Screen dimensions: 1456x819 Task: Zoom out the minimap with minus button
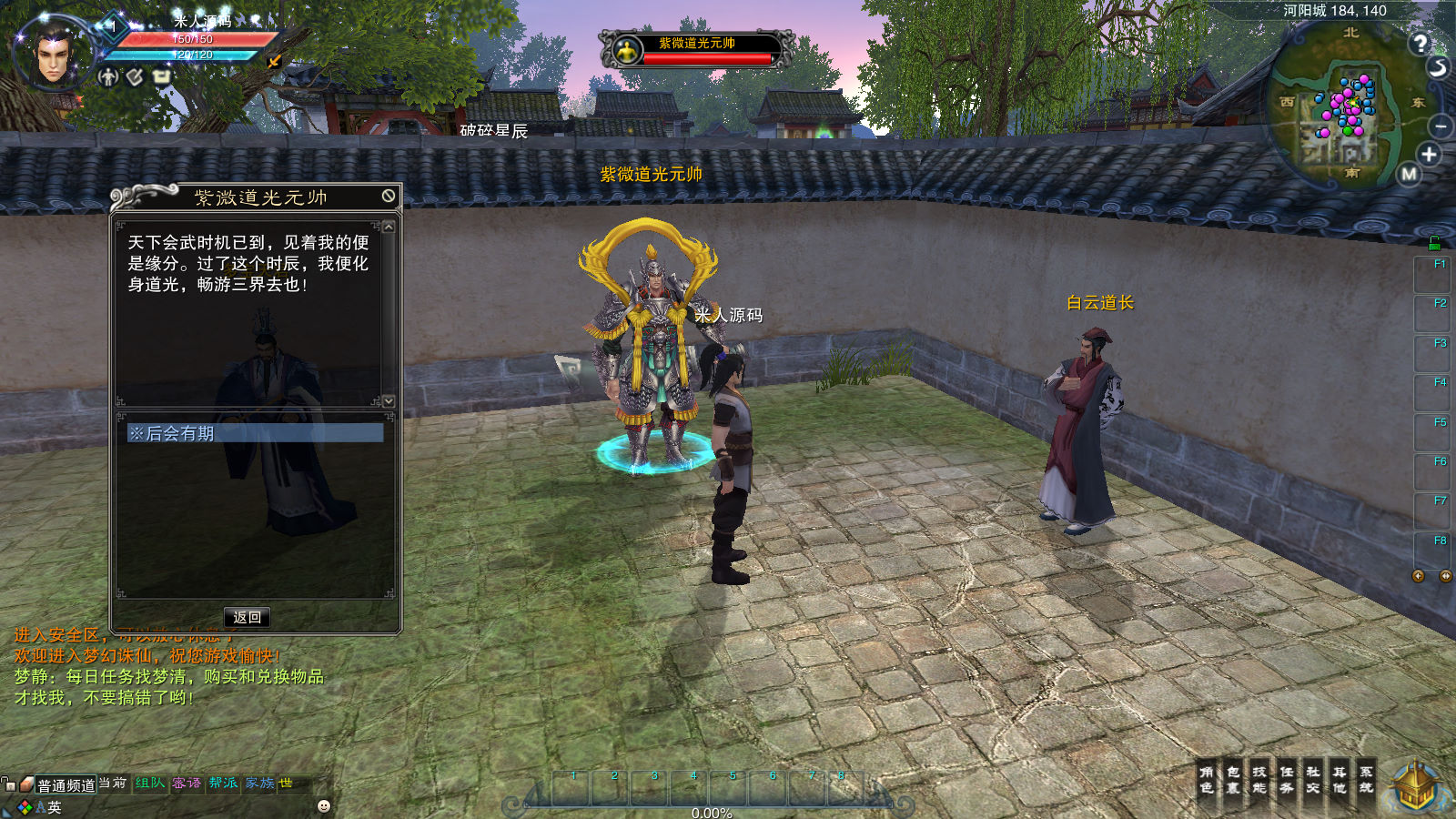pos(1441,126)
